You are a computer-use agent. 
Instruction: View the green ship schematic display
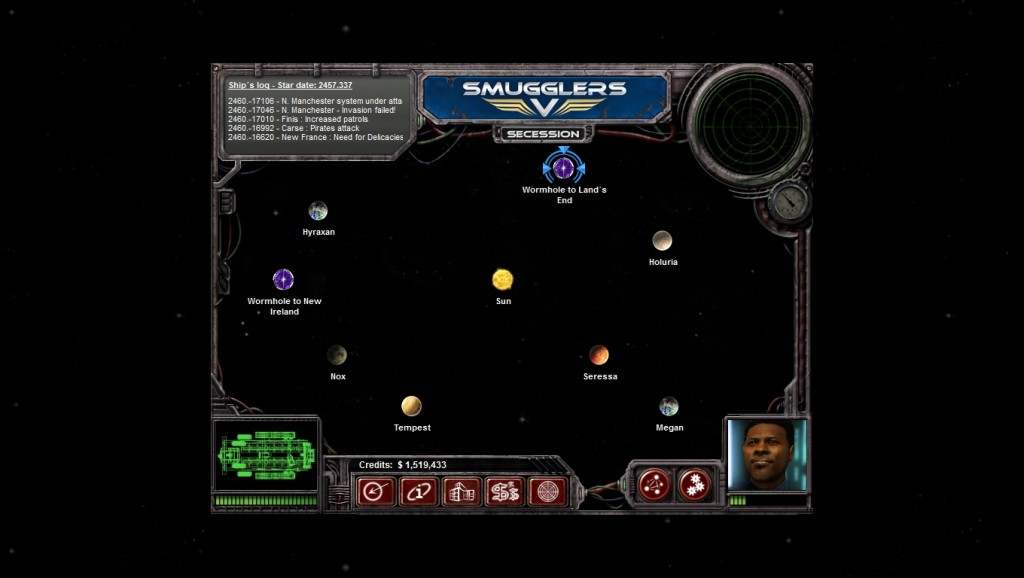(266, 455)
